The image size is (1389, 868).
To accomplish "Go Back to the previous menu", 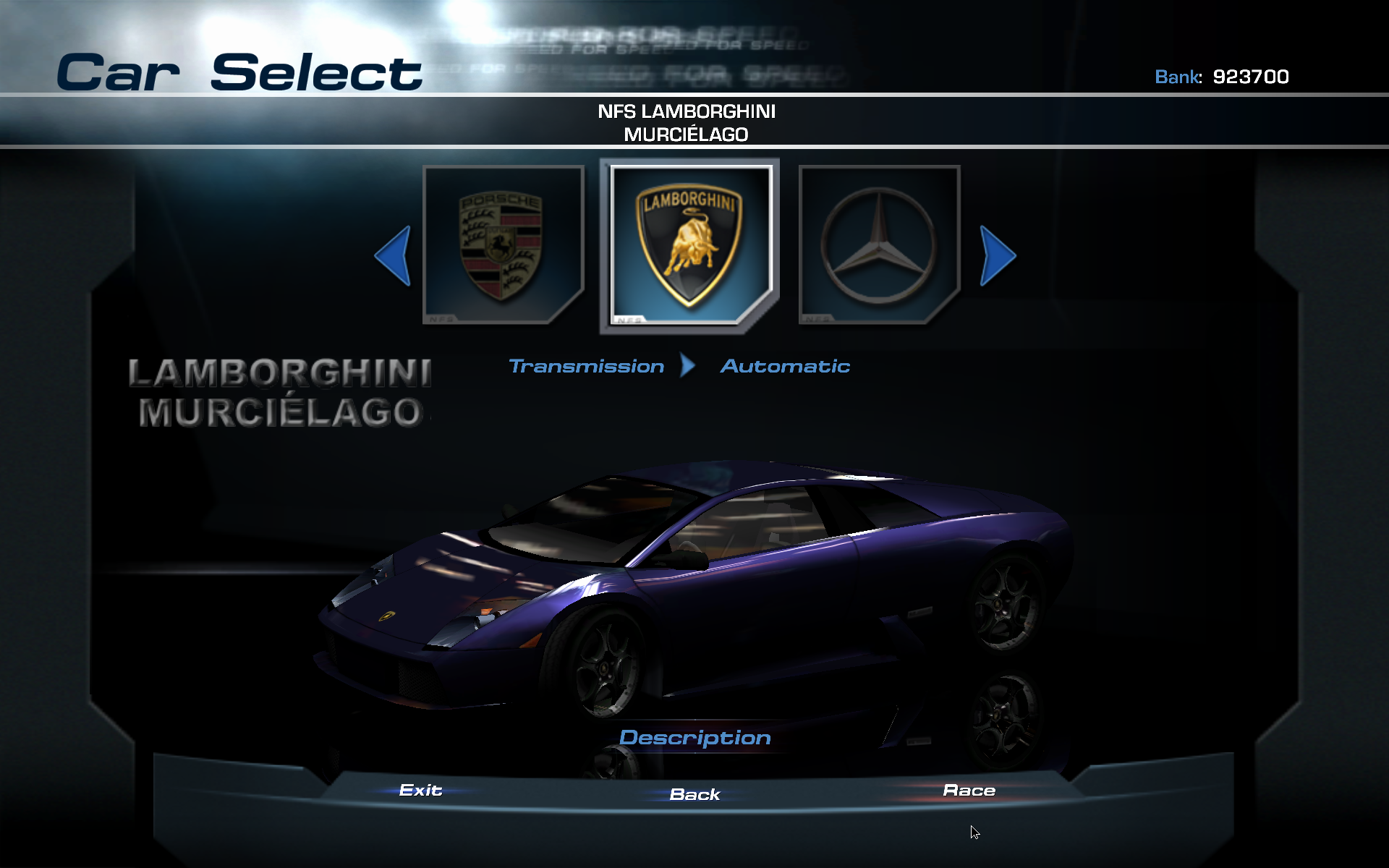I will click(694, 794).
